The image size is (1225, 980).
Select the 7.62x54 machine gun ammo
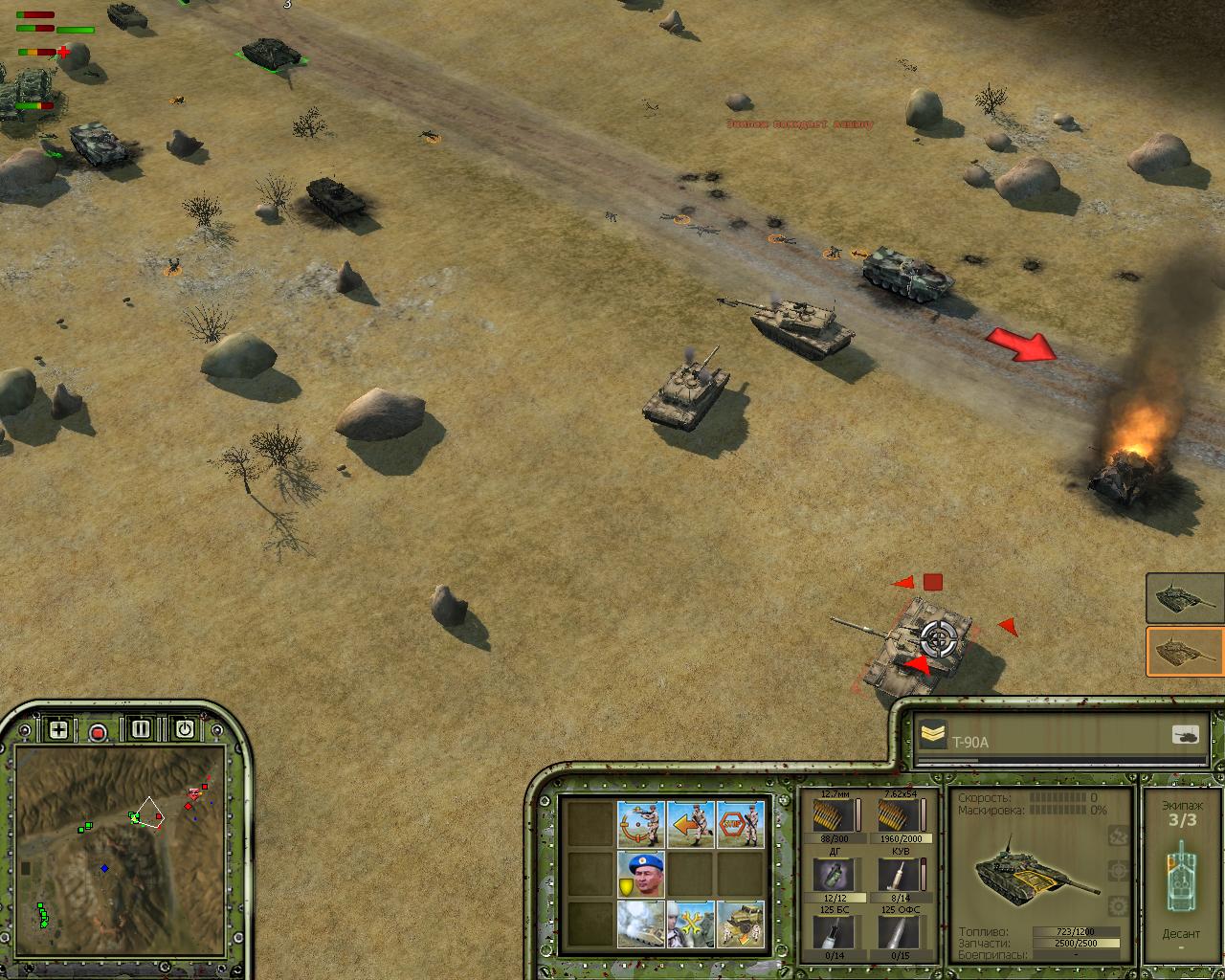(x=900, y=815)
